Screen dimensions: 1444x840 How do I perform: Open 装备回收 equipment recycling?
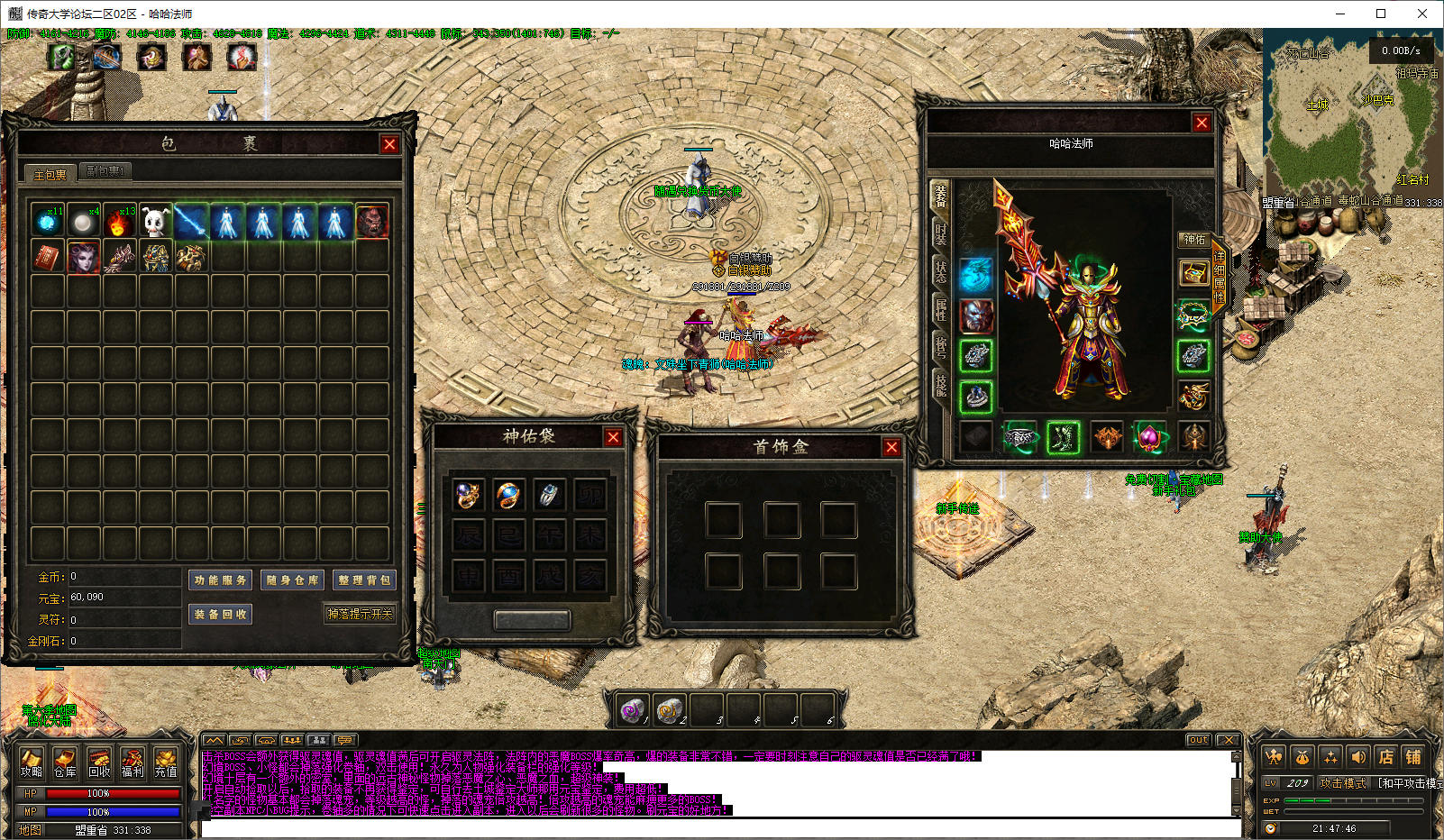pyautogui.click(x=220, y=615)
